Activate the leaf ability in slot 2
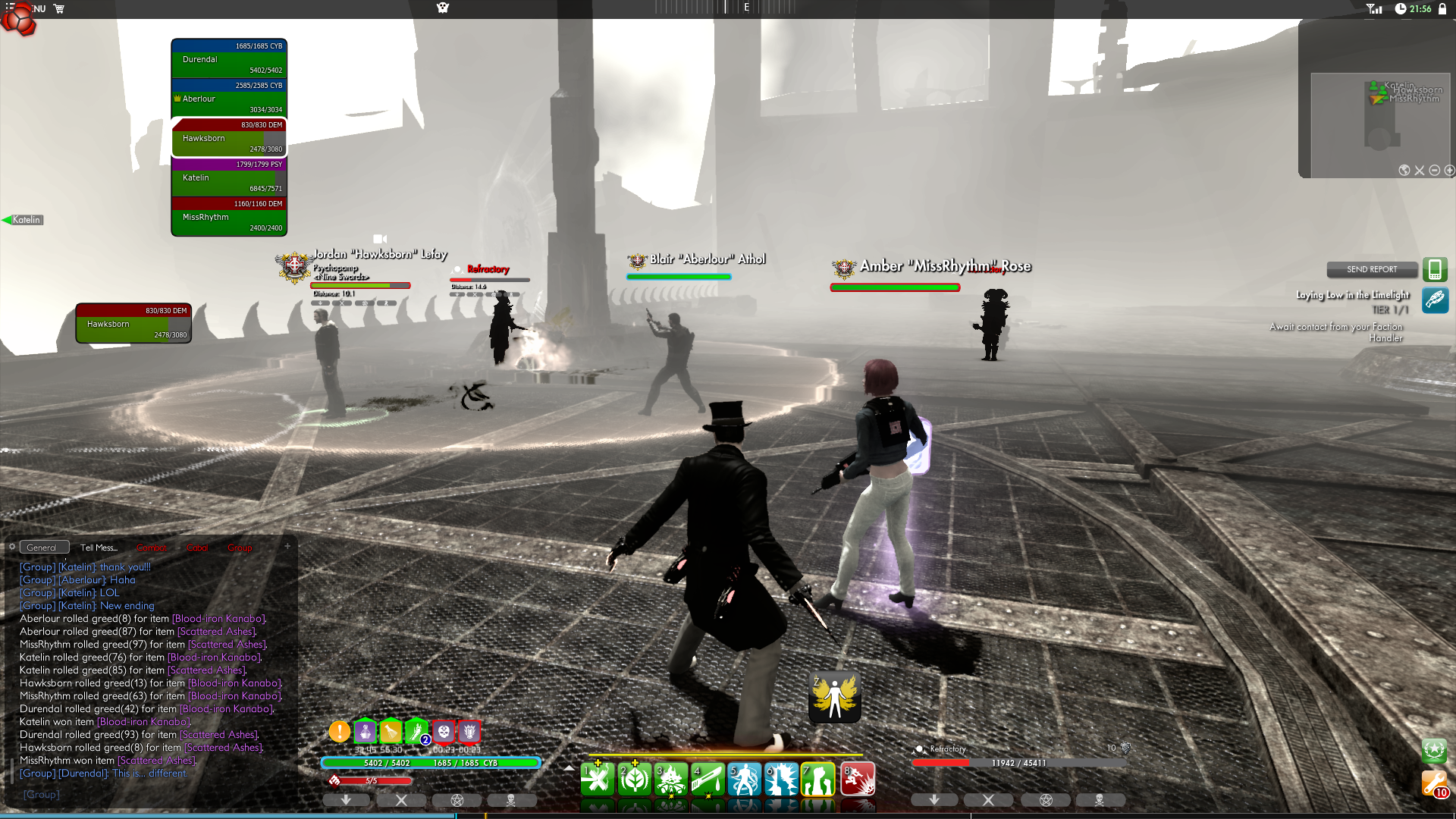 coord(635,780)
